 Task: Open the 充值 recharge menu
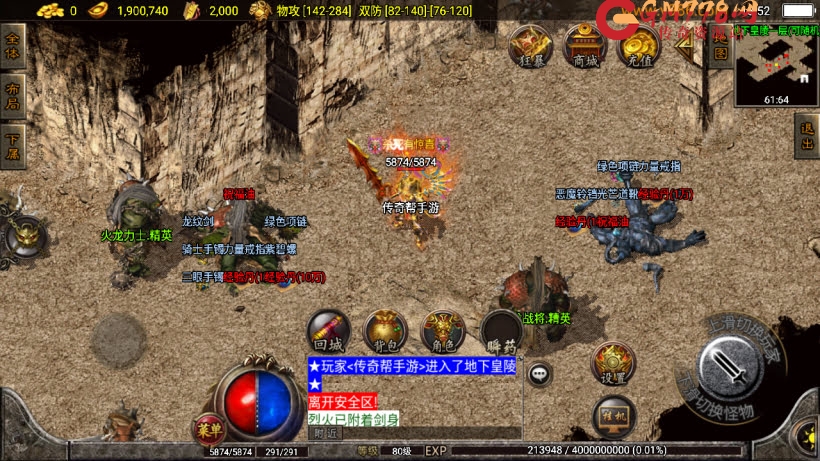click(638, 47)
